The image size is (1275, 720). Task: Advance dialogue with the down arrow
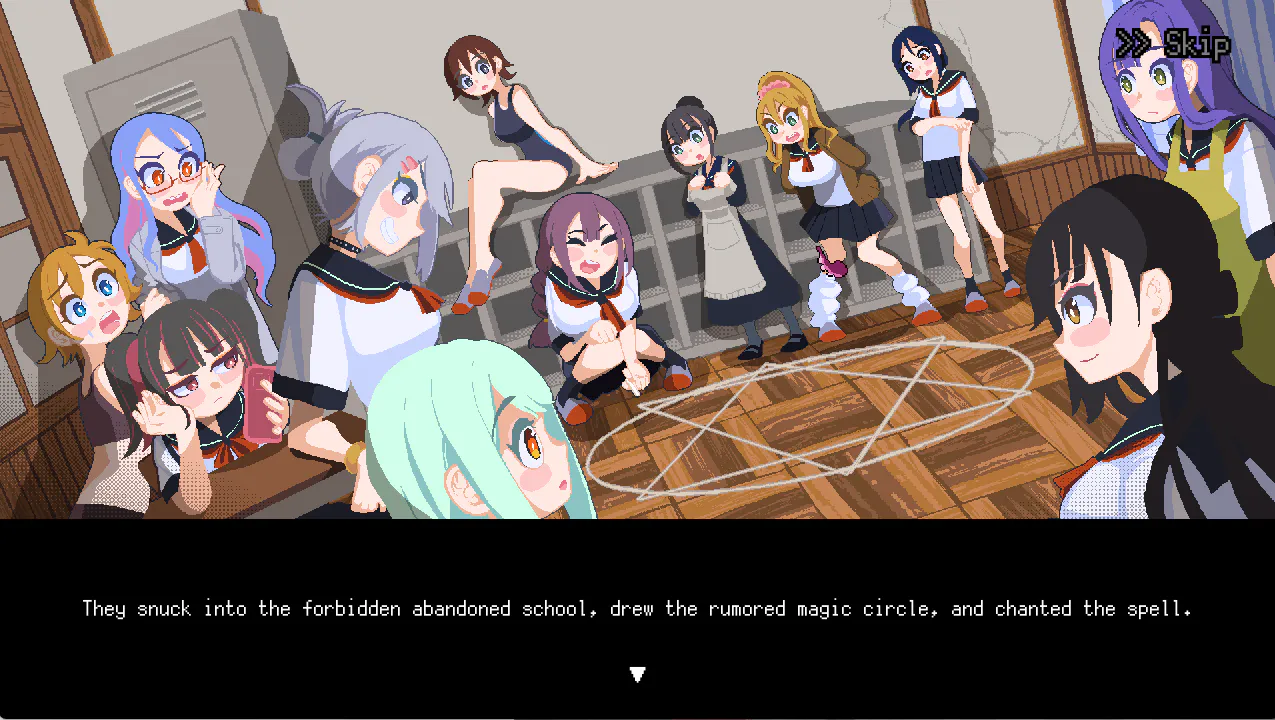[x=637, y=675]
